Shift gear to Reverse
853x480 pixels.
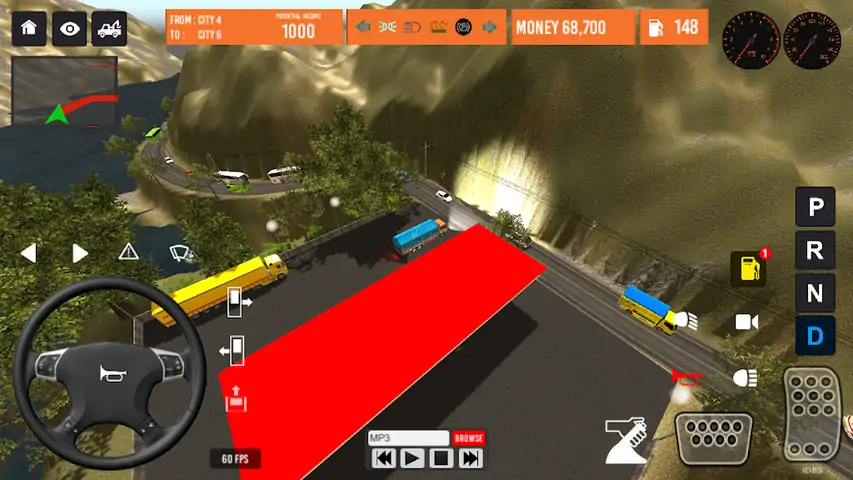[815, 250]
